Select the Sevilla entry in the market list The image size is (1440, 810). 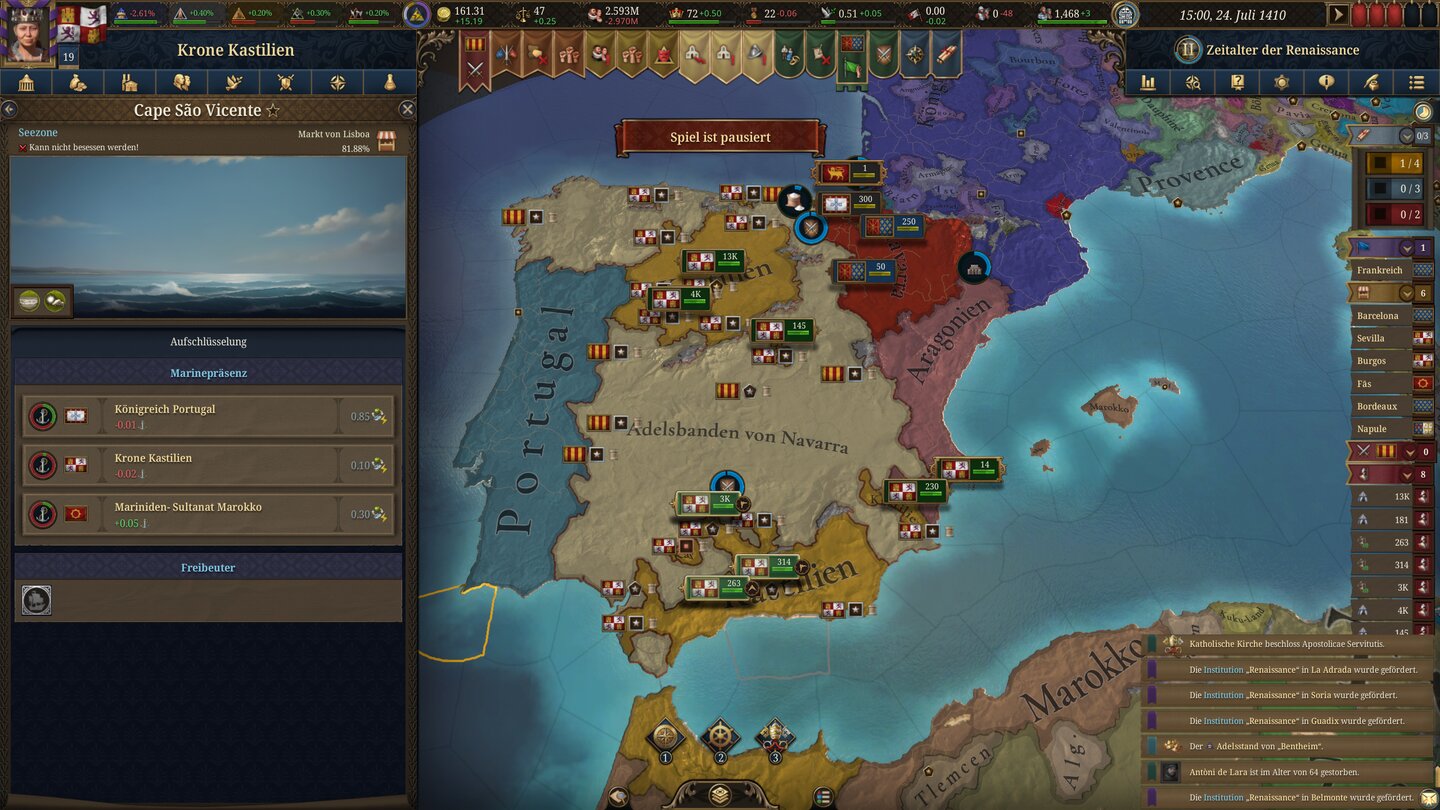point(1378,338)
